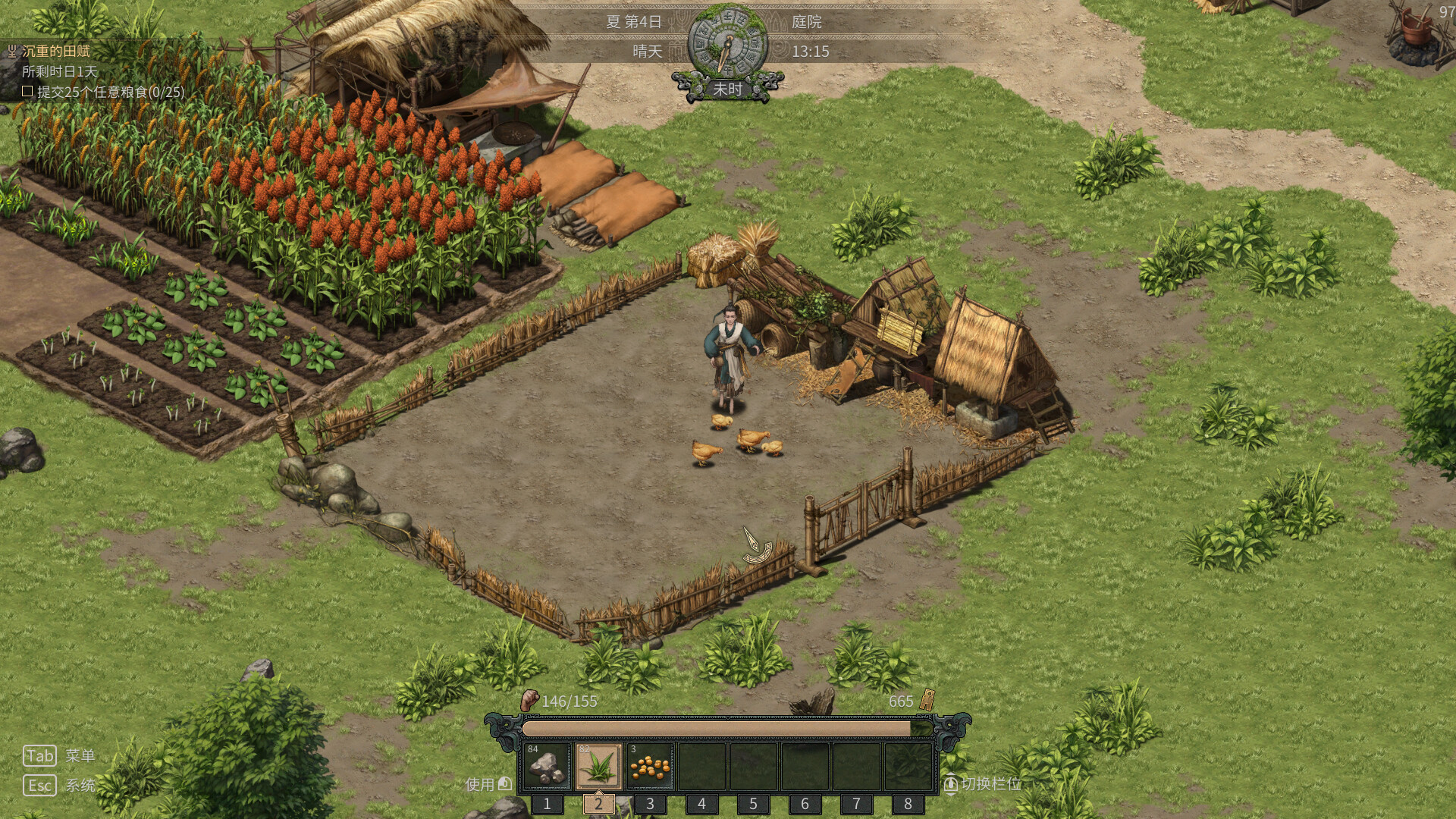Select the grass item in hotbar slot 2
Image resolution: width=1456 pixels, height=819 pixels.
(598, 767)
